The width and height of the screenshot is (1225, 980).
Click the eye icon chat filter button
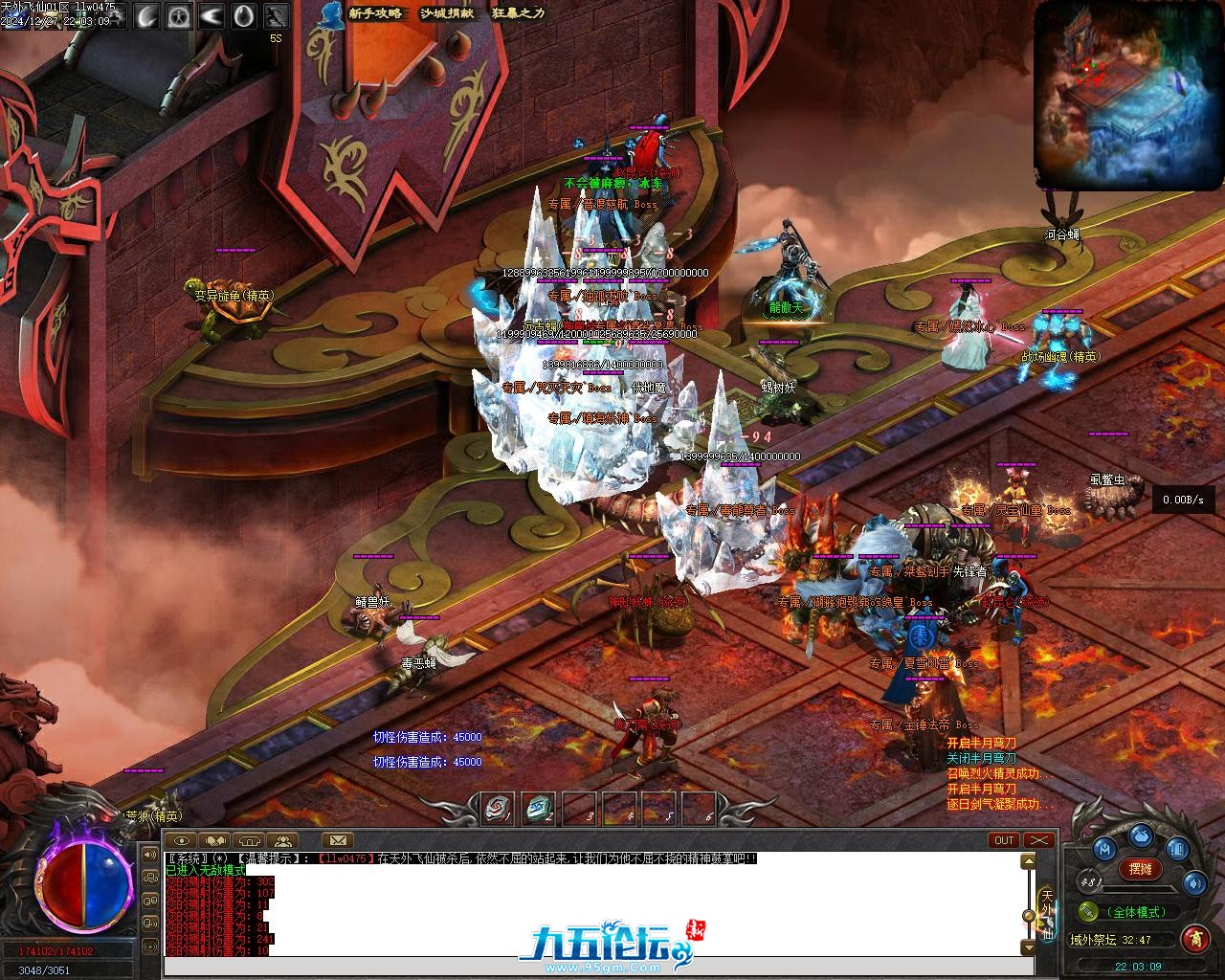[x=182, y=841]
